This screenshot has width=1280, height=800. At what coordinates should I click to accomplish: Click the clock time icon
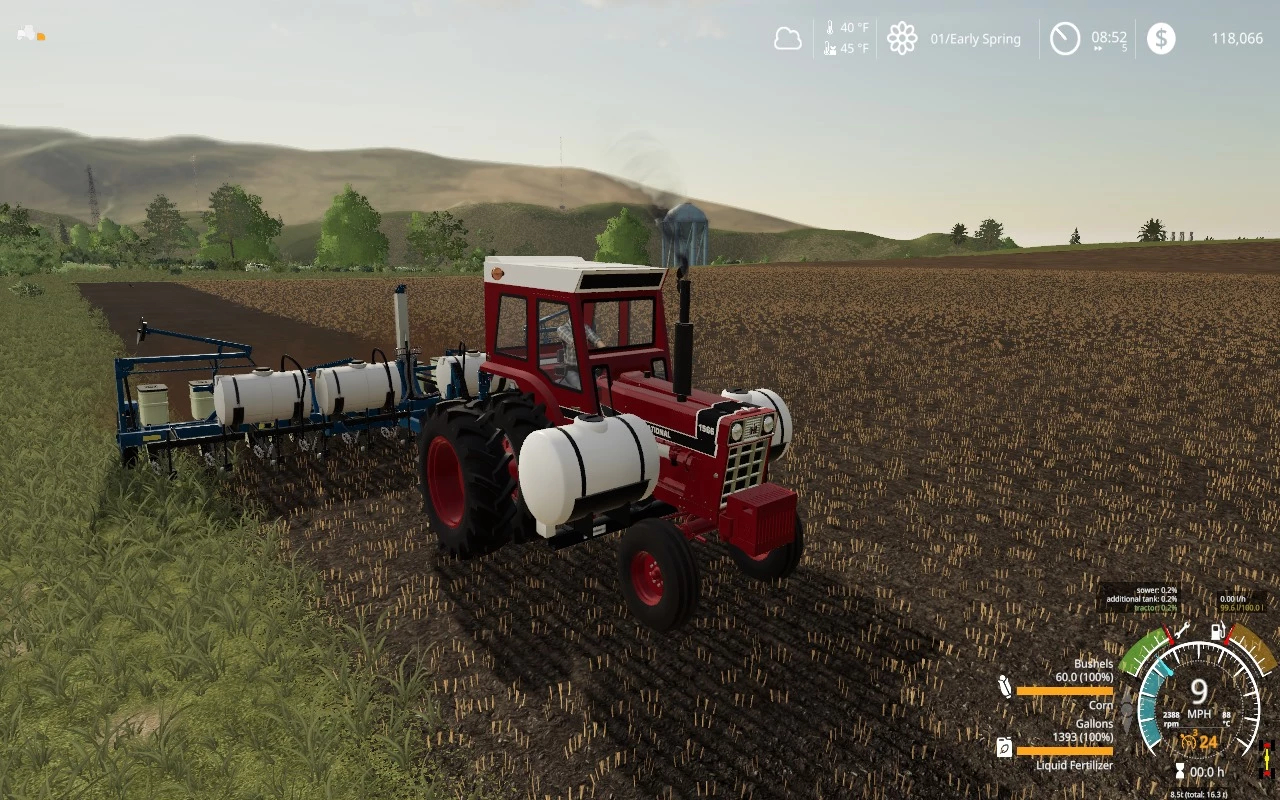[x=1065, y=39]
